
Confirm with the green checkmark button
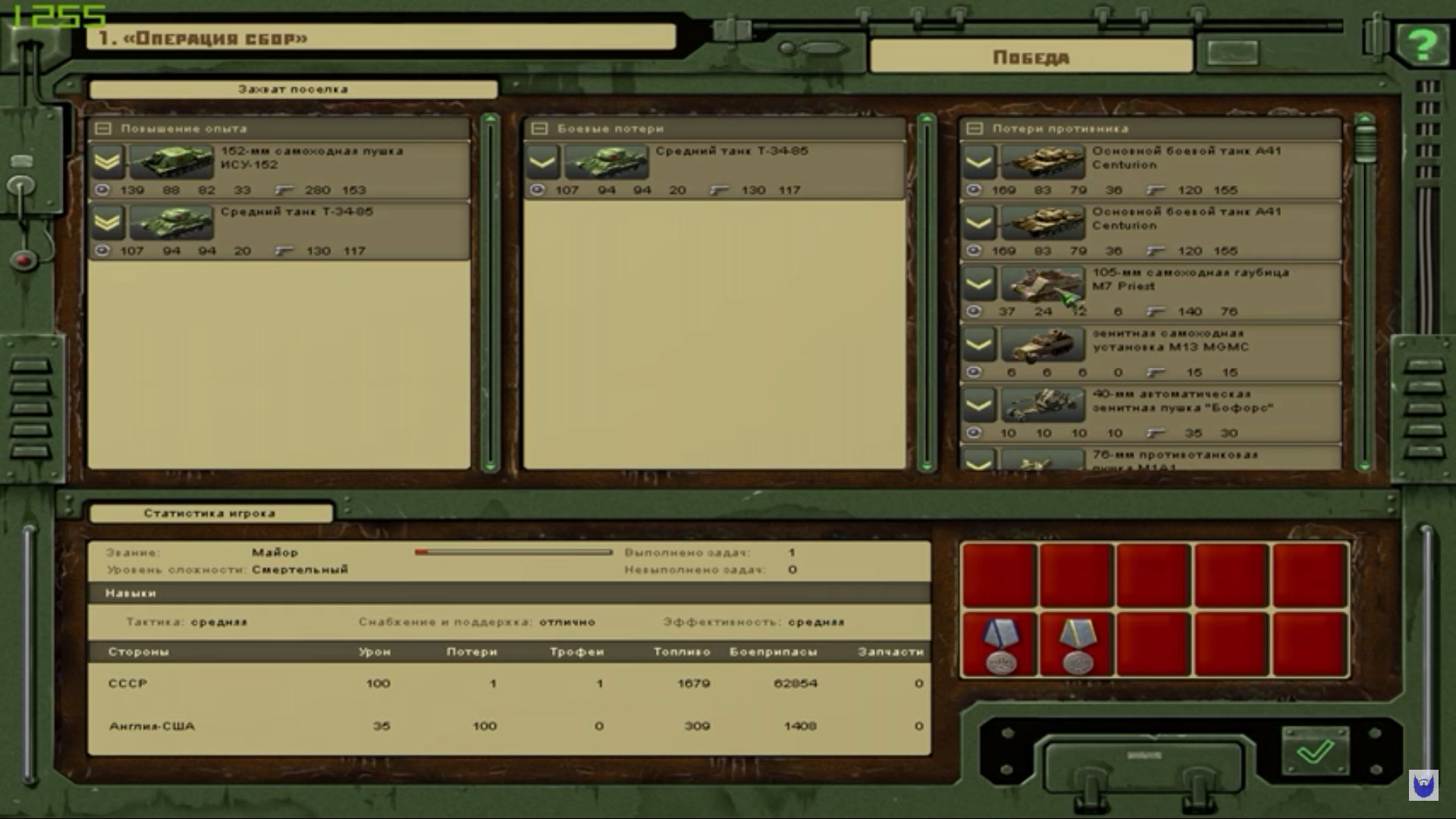(x=1315, y=751)
